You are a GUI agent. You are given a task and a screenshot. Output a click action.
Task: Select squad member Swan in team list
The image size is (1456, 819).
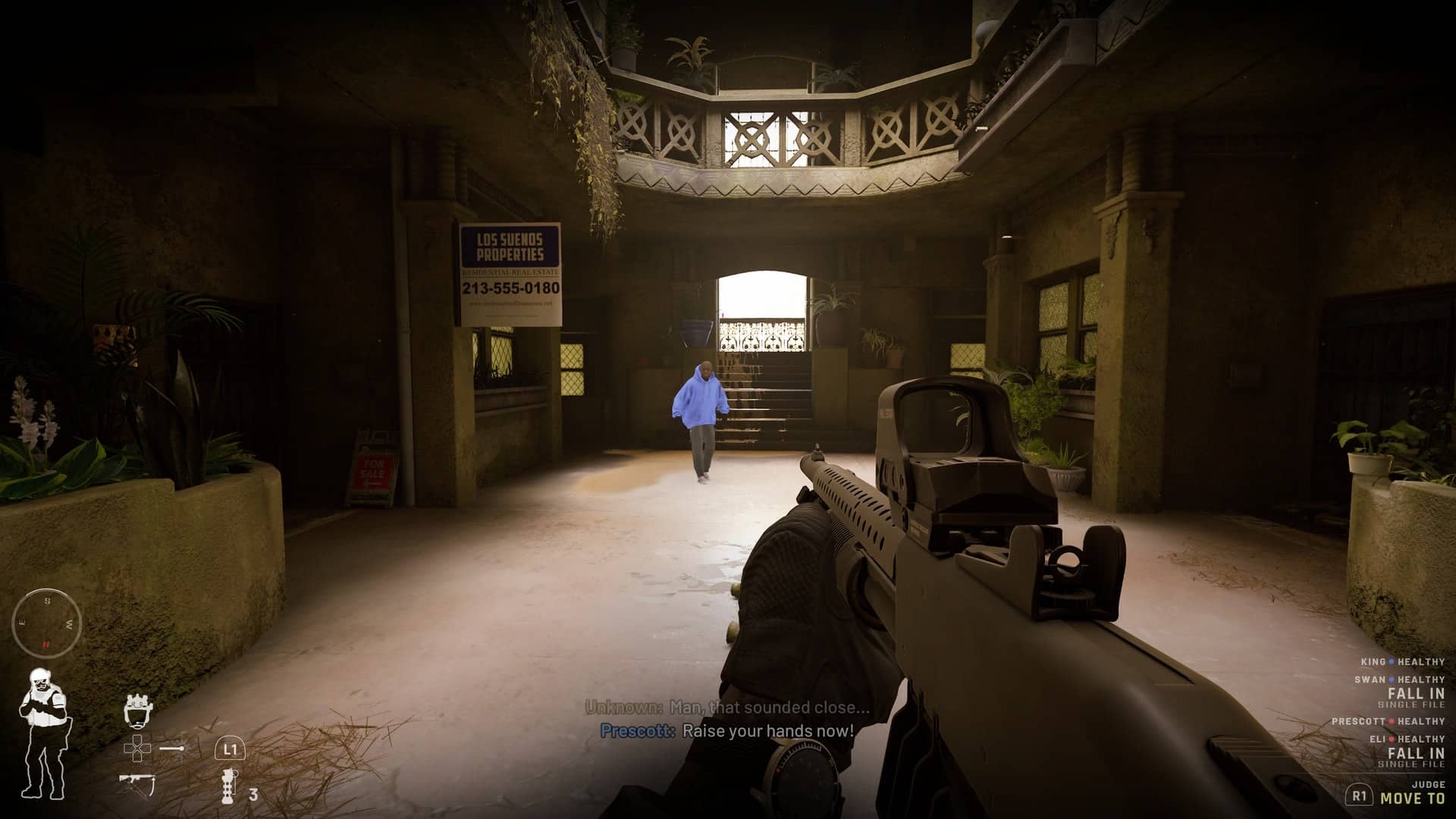point(1399,679)
